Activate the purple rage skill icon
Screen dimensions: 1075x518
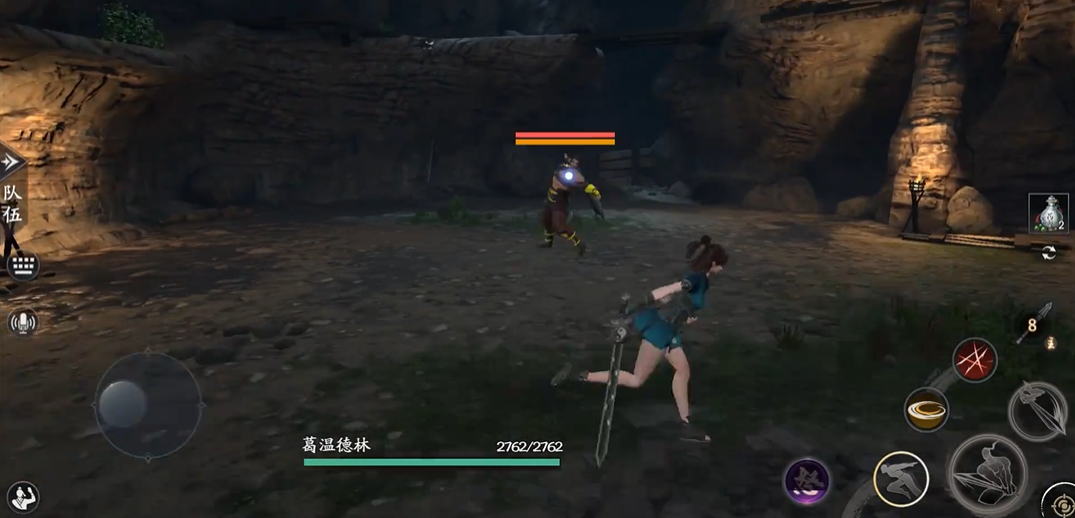coord(806,481)
